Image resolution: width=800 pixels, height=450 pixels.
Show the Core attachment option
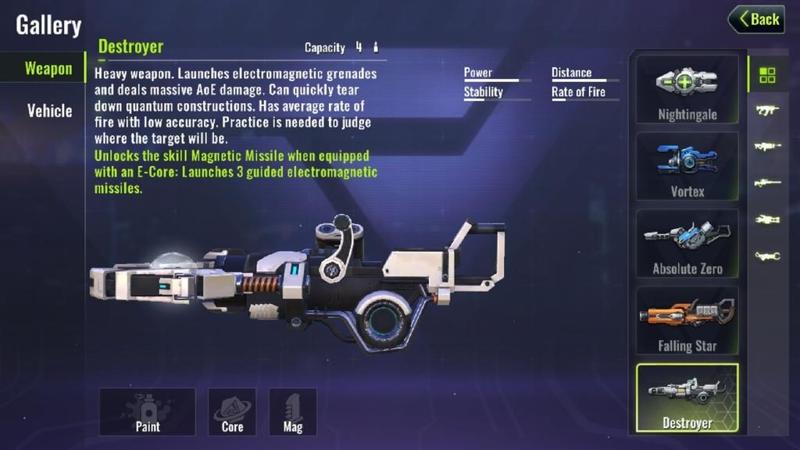[x=232, y=411]
